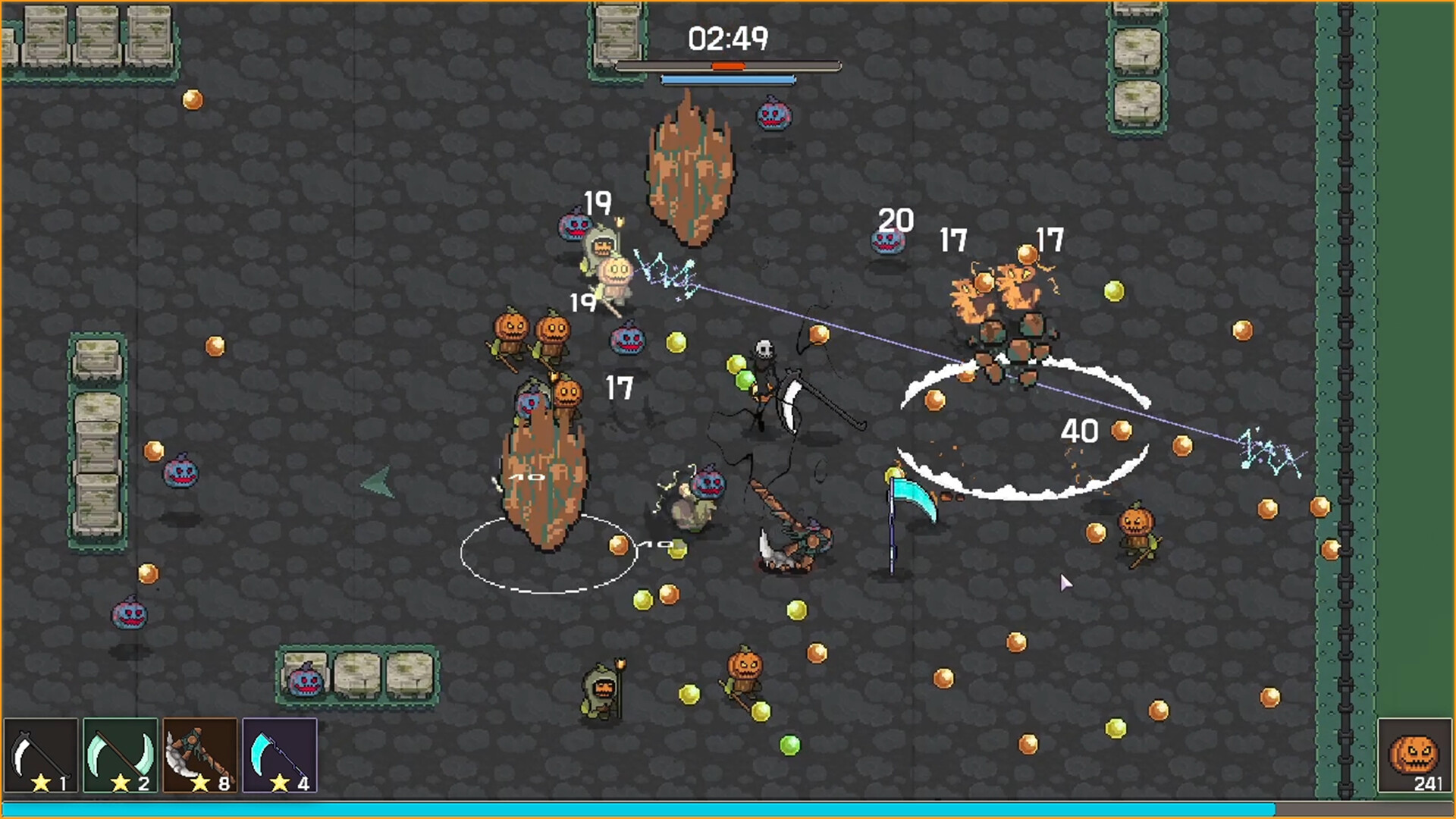Screen dimensions: 1456x819
Task: Select the black scythe weapon slot
Action: coord(39,755)
